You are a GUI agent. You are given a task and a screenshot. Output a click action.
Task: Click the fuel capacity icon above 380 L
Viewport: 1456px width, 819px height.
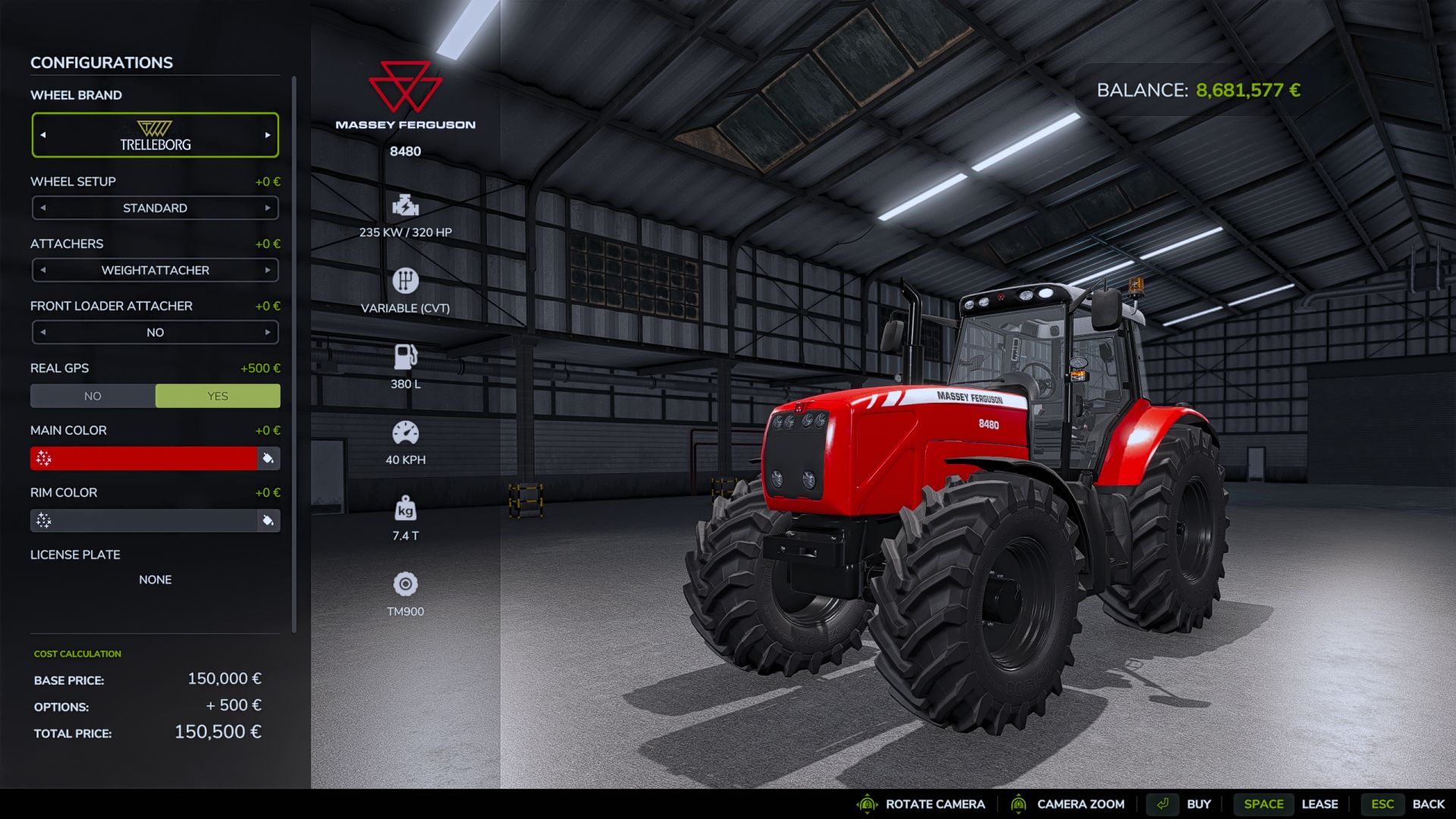click(406, 356)
